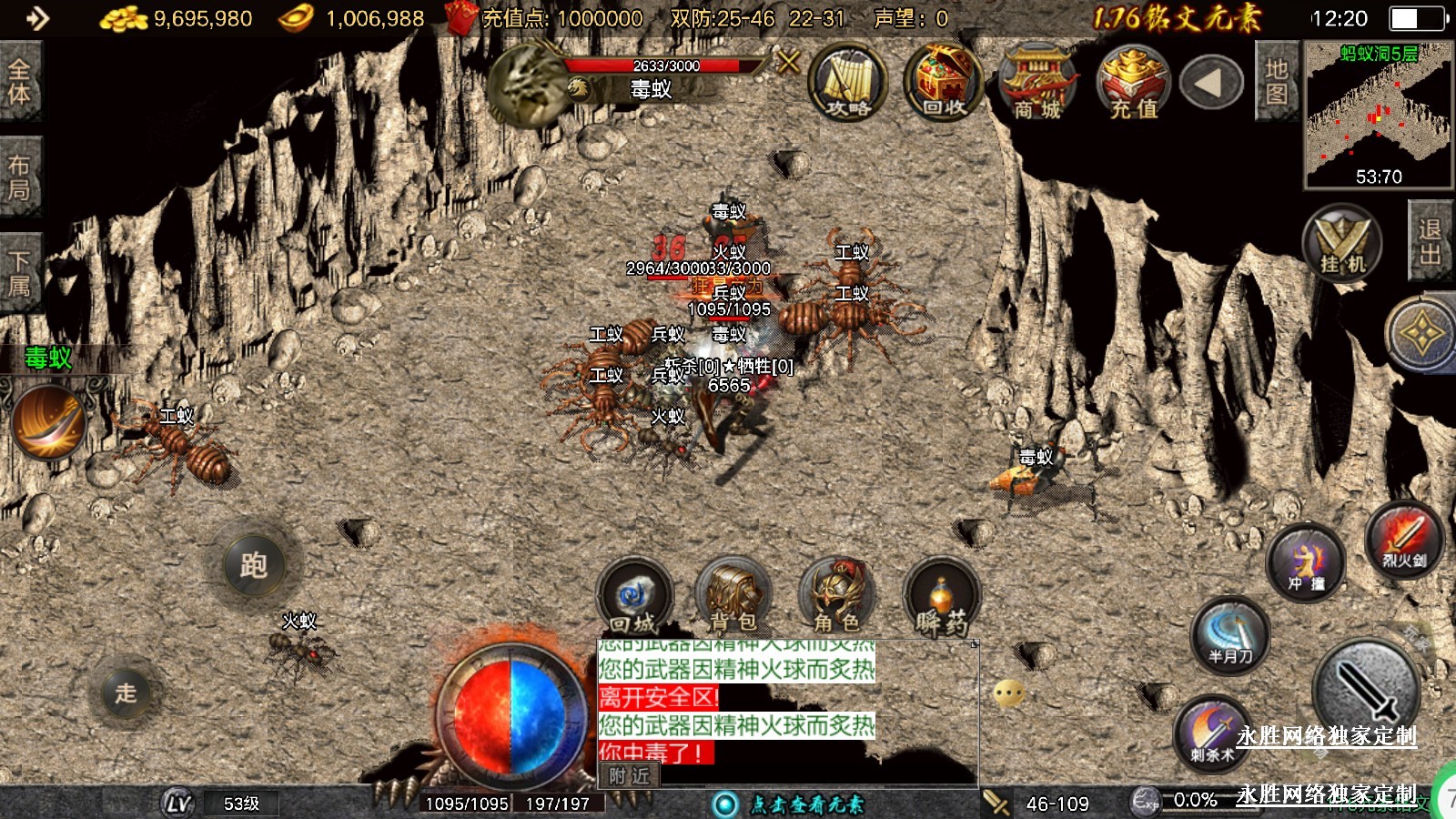Tap the 退出 exit button
The width and height of the screenshot is (1456, 819).
1430,241
